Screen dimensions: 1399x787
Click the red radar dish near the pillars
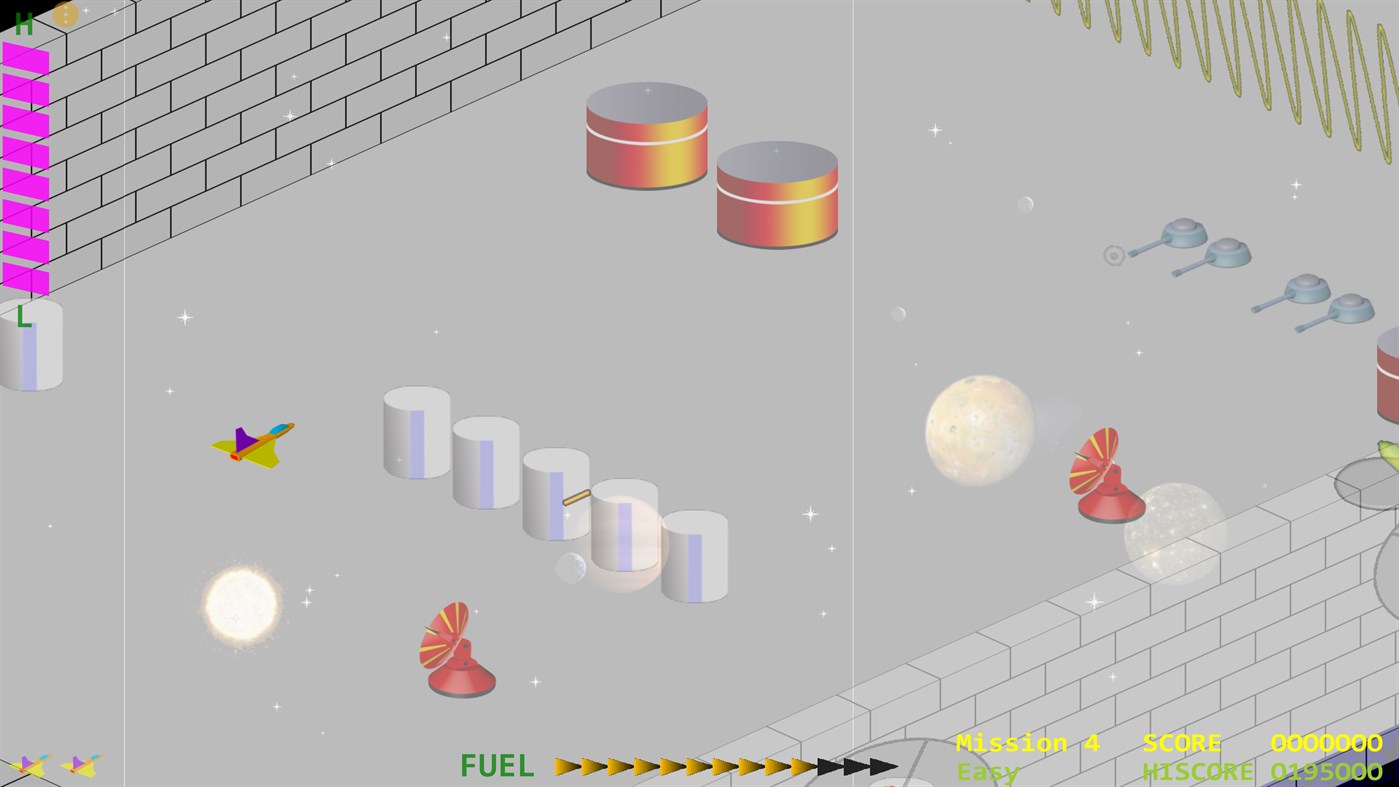(458, 650)
